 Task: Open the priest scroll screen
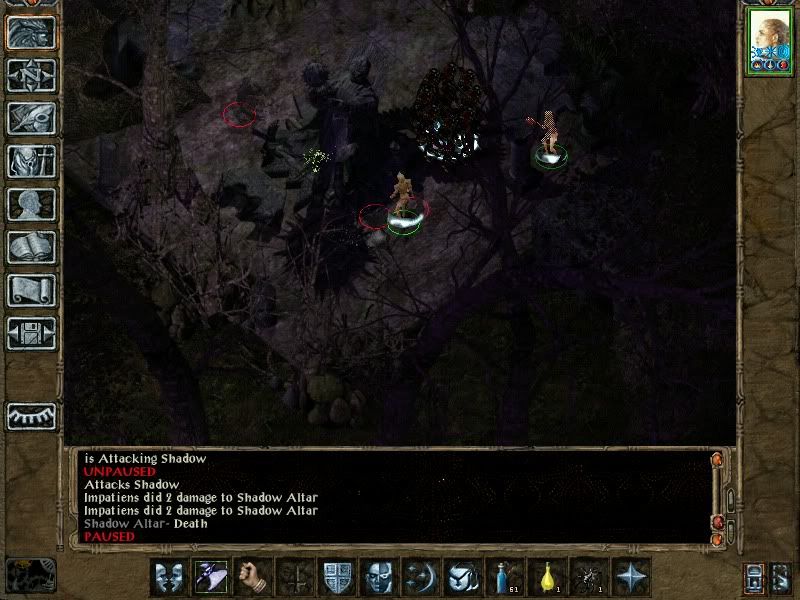tap(31, 290)
